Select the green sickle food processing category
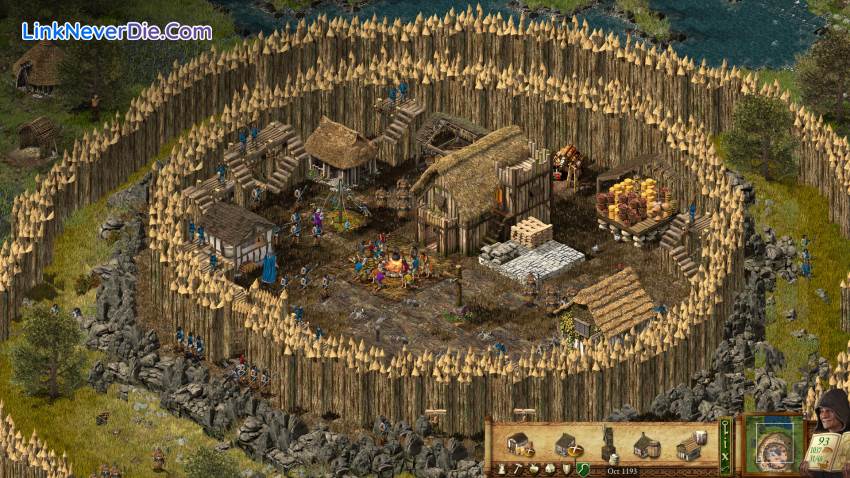The height and width of the screenshot is (478, 850). pyautogui.click(x=582, y=468)
